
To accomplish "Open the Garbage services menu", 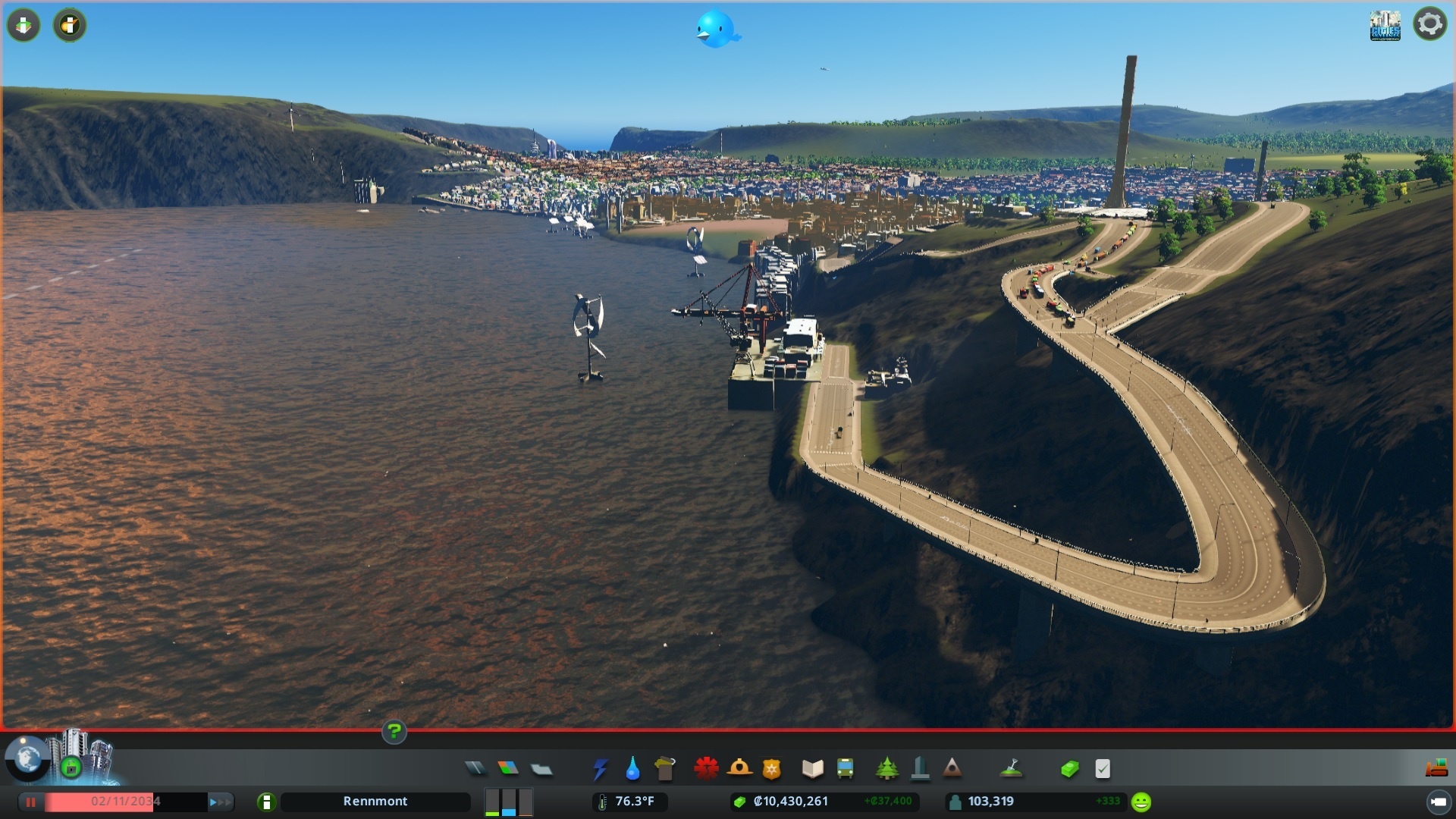I will click(x=665, y=769).
